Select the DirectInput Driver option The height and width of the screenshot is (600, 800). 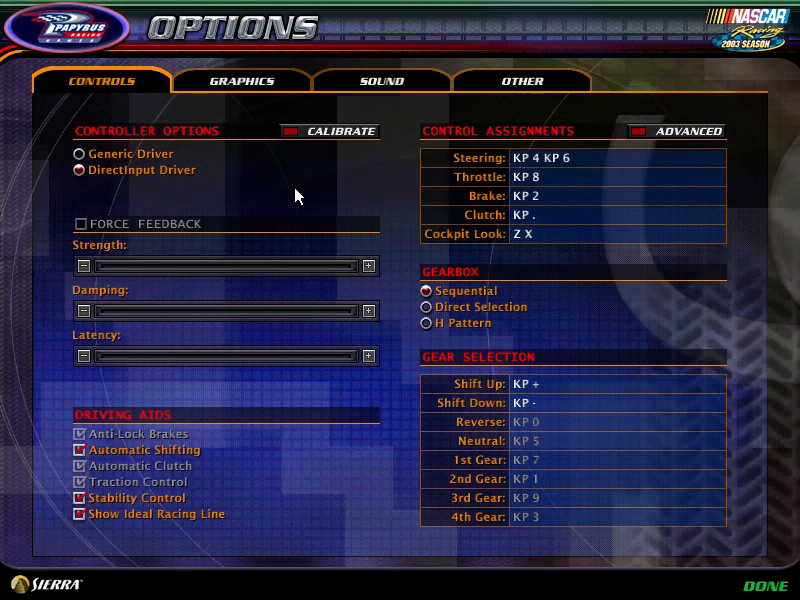coord(79,170)
